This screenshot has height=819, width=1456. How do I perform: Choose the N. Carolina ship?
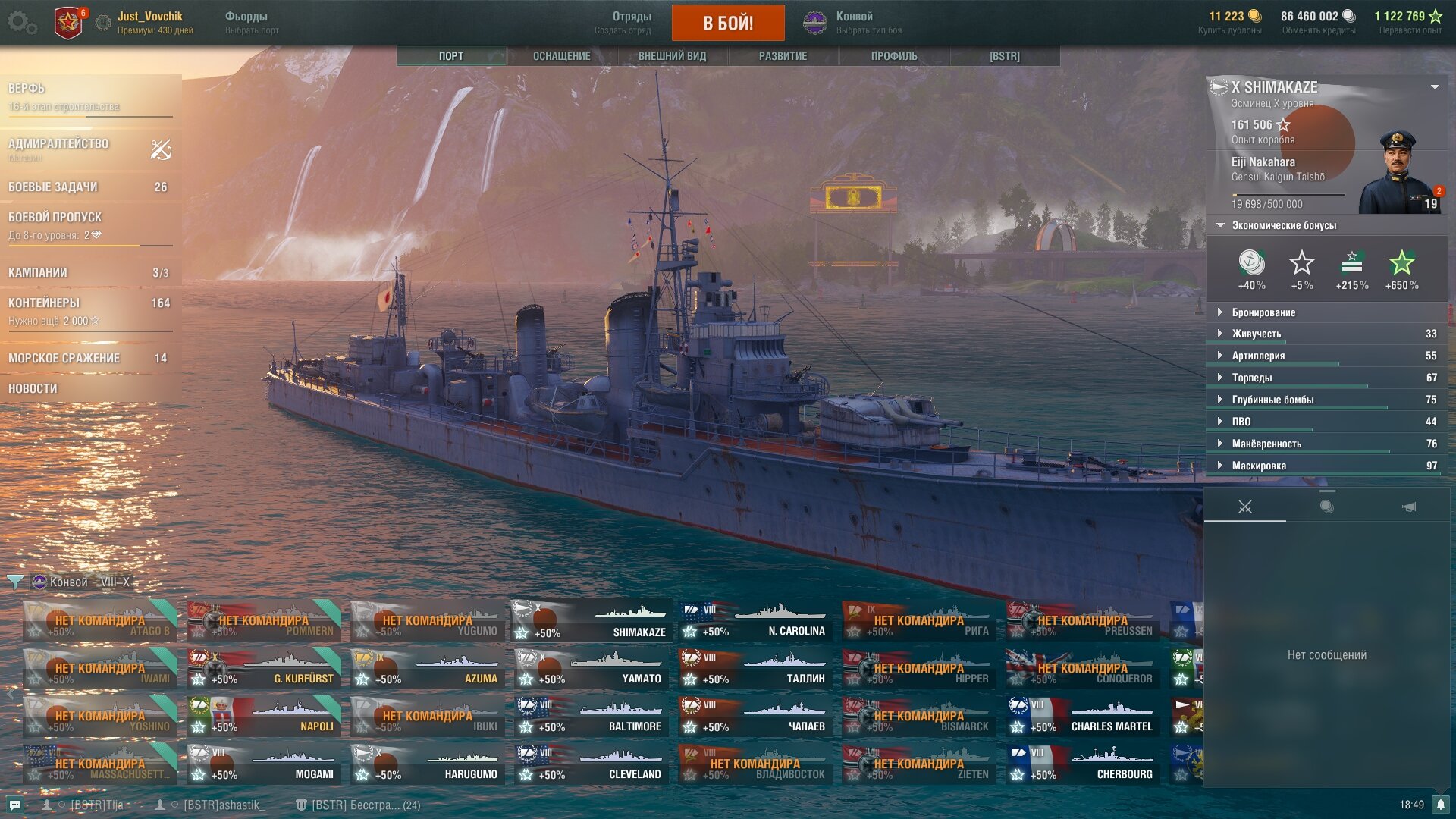pyautogui.click(x=755, y=621)
